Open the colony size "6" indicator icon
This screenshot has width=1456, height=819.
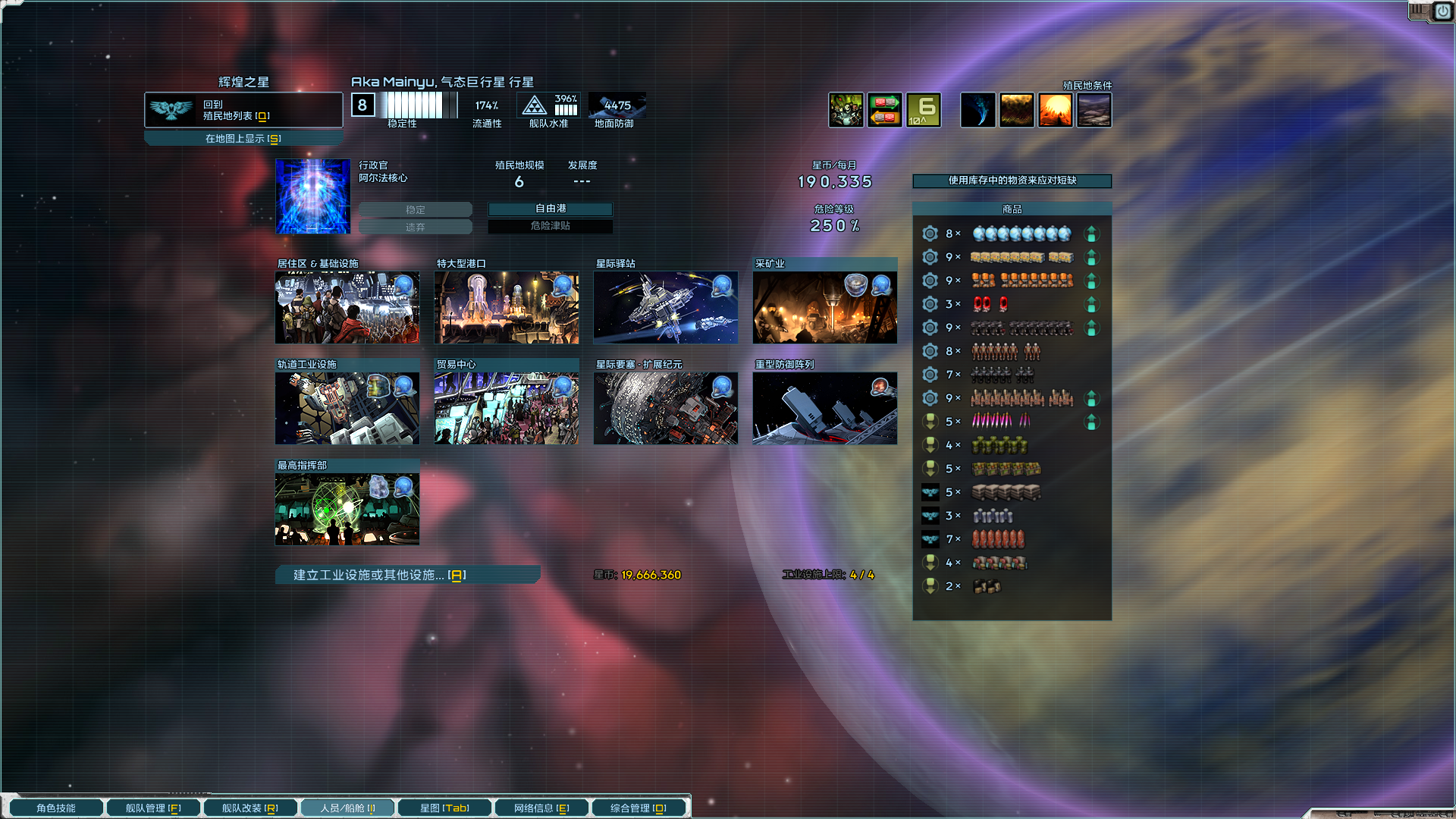tap(922, 110)
